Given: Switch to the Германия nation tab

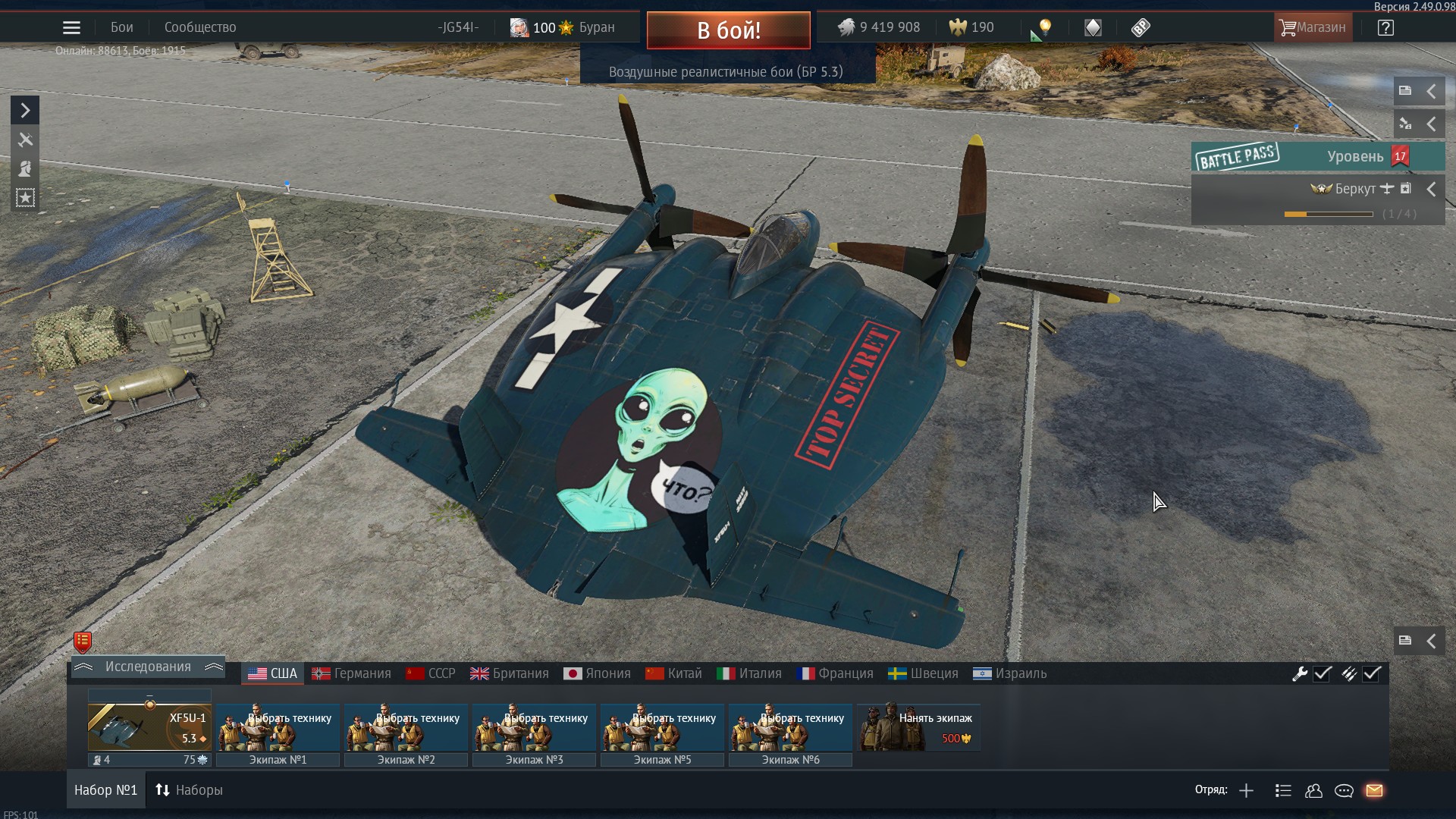Looking at the screenshot, I should pyautogui.click(x=352, y=673).
